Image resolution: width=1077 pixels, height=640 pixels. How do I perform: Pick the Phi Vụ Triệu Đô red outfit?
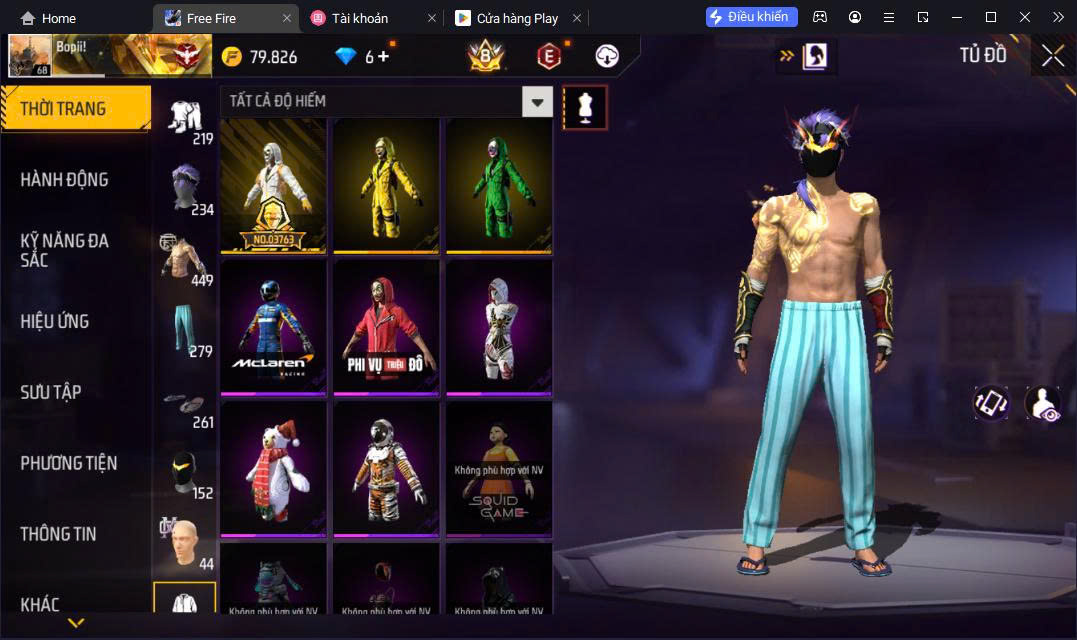[x=386, y=326]
